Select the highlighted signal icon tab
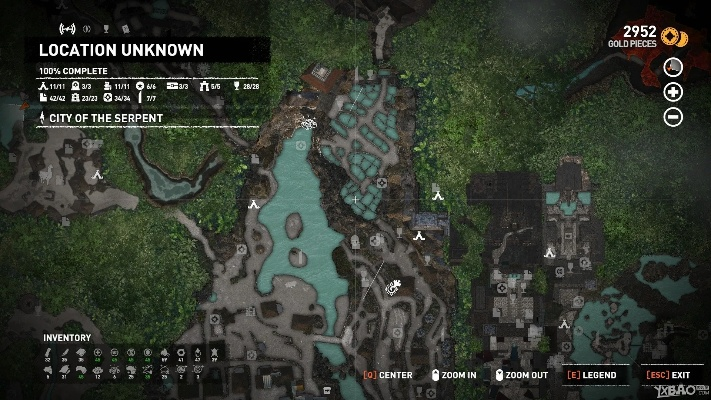The image size is (711, 400). (x=68, y=28)
